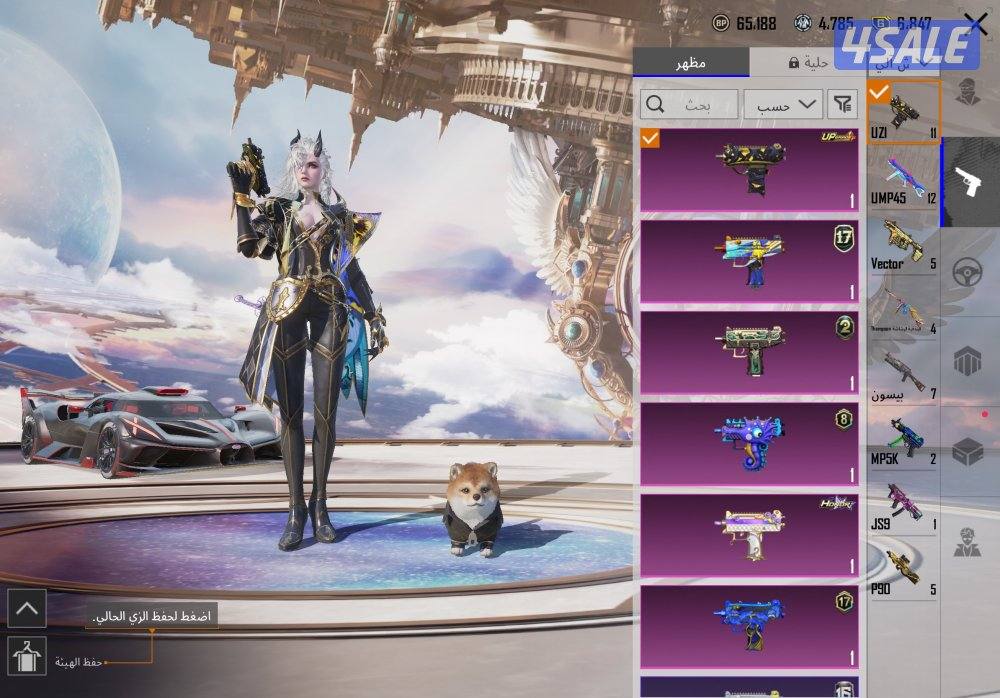This screenshot has width=1000, height=698.
Task: Open the pistol weapons category
Action: coord(968,182)
